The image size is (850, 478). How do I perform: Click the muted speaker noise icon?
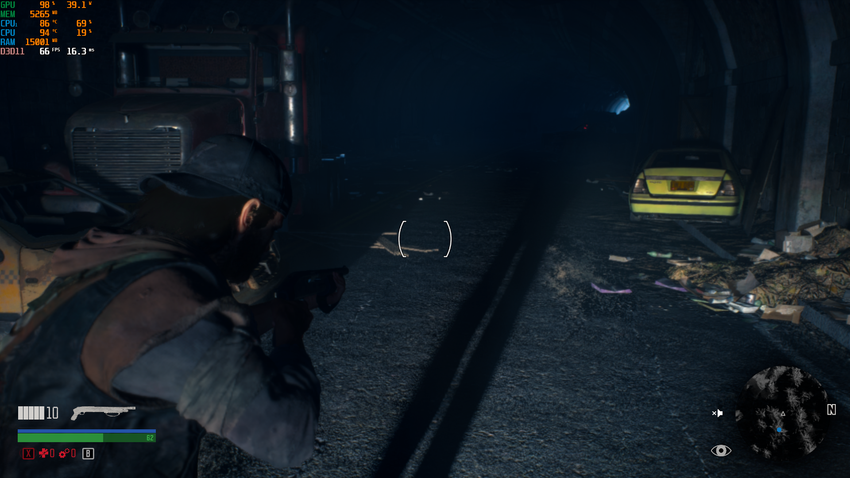717,412
